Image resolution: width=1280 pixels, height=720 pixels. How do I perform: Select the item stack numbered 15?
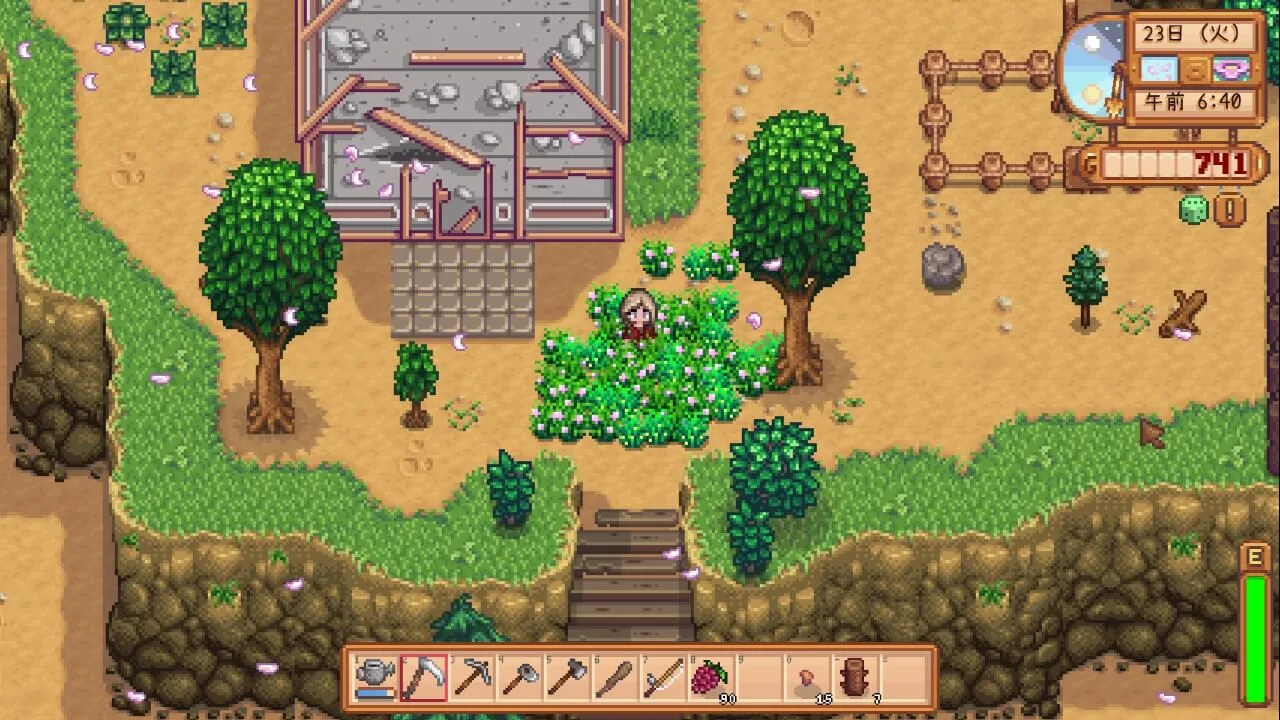pos(807,678)
